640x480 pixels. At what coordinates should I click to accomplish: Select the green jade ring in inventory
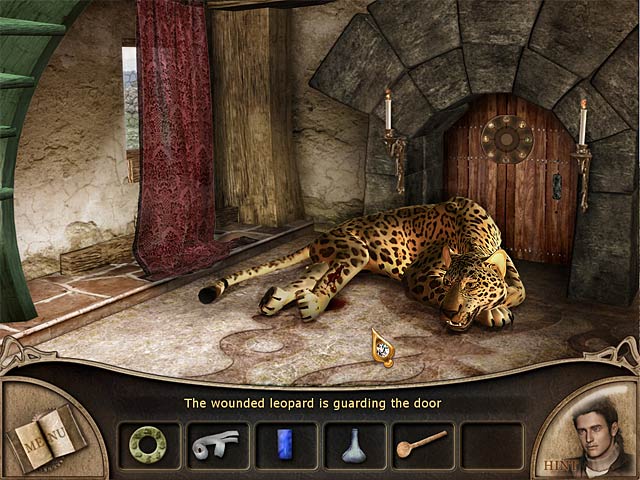pyautogui.click(x=149, y=444)
